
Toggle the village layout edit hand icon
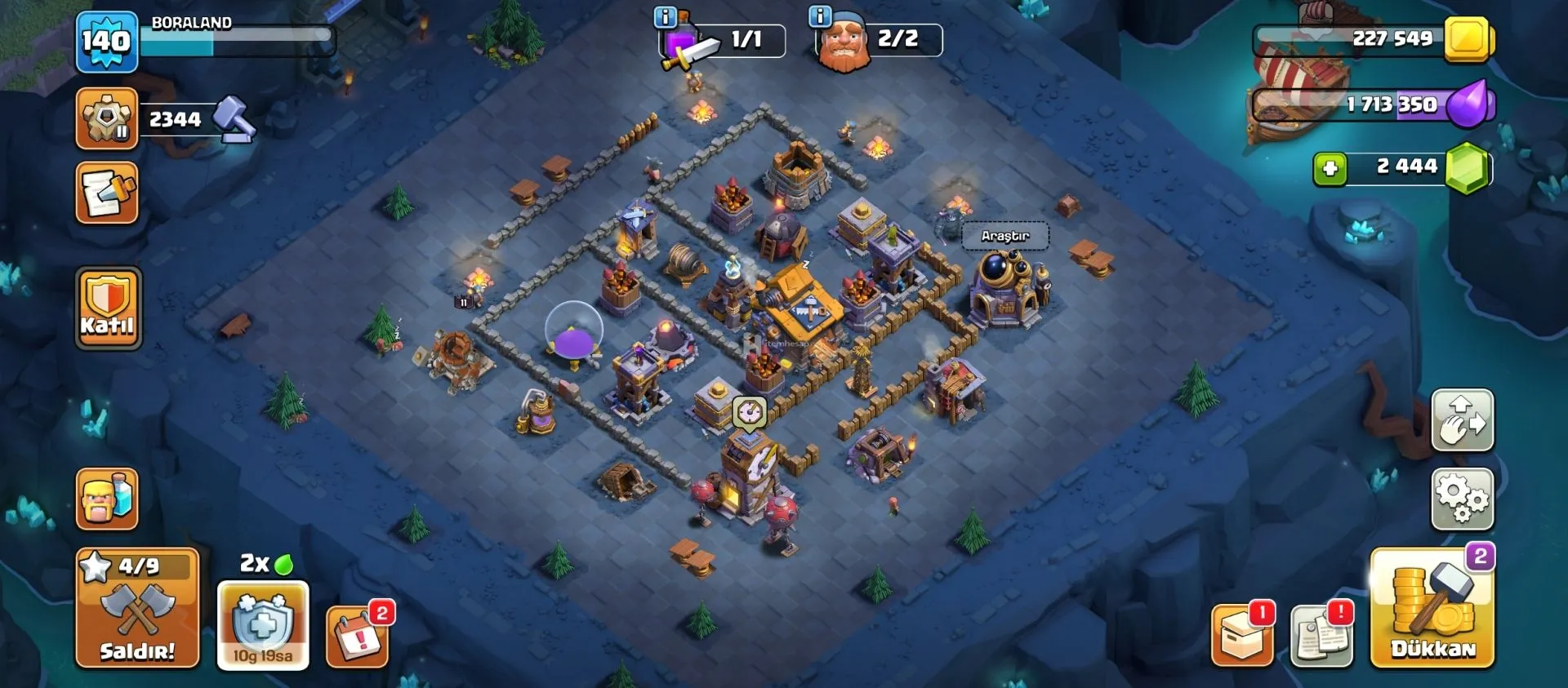click(1462, 420)
